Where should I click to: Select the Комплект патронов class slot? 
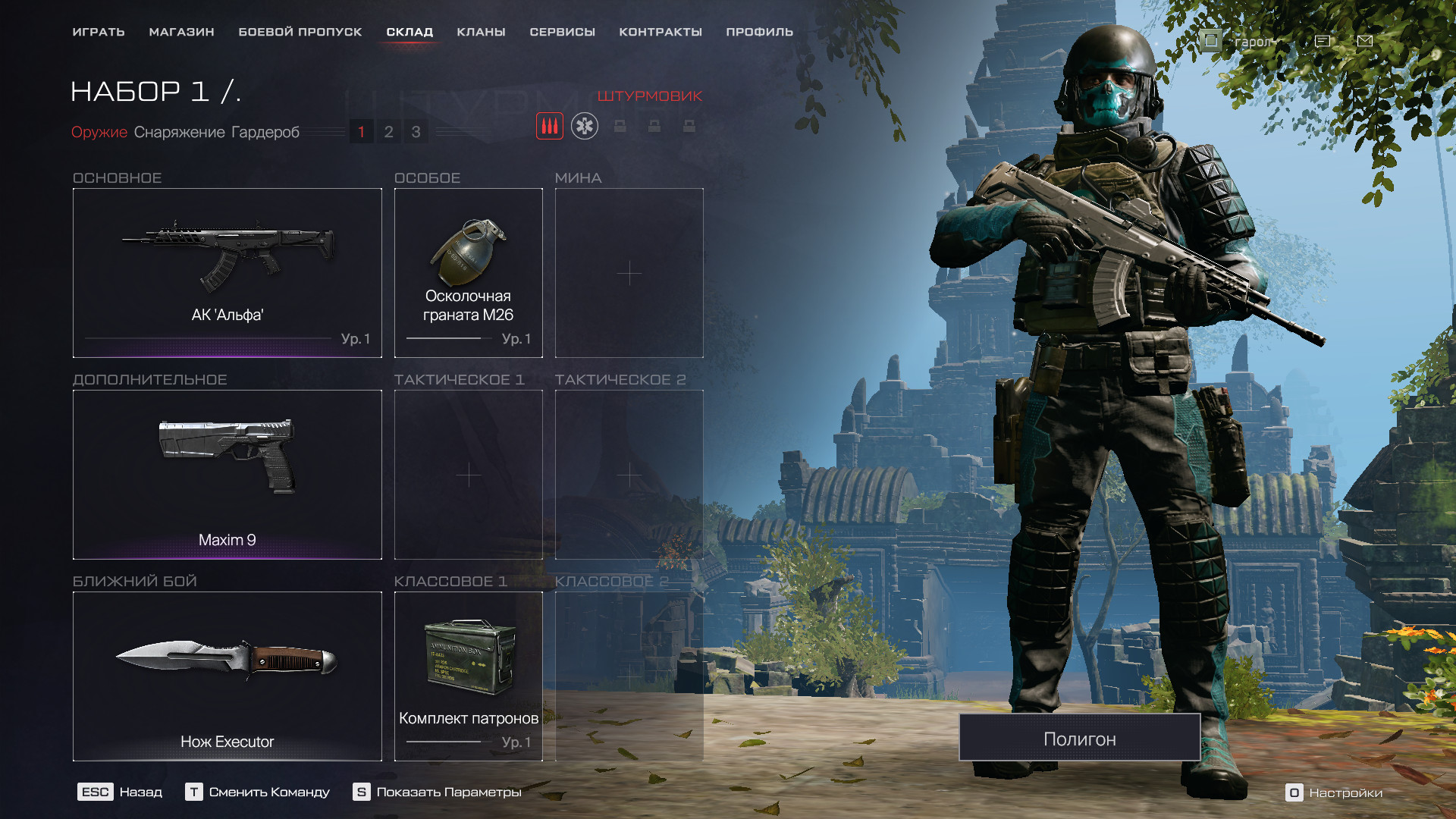[468, 676]
